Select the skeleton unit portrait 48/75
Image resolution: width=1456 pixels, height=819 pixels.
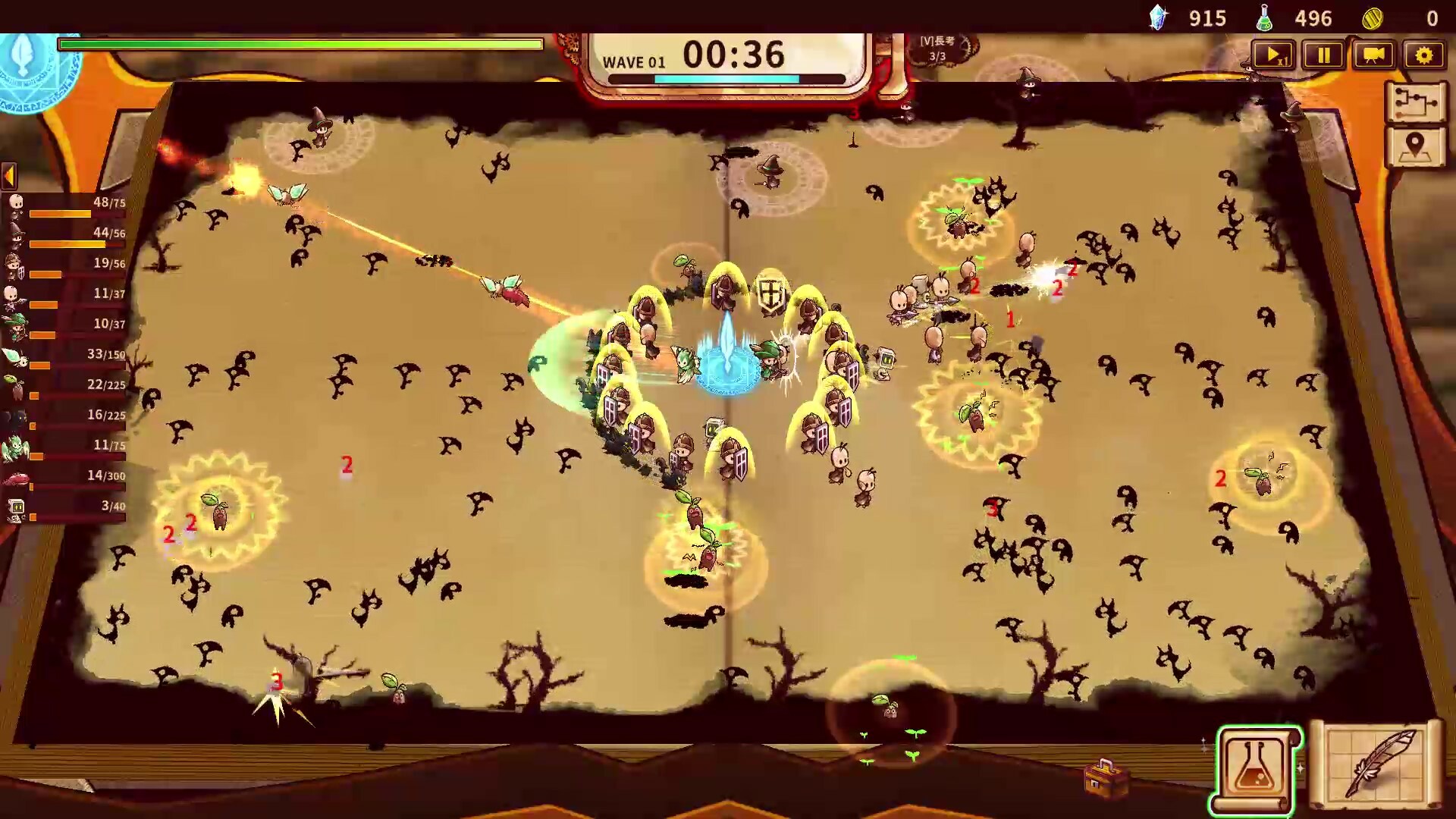tap(17, 203)
